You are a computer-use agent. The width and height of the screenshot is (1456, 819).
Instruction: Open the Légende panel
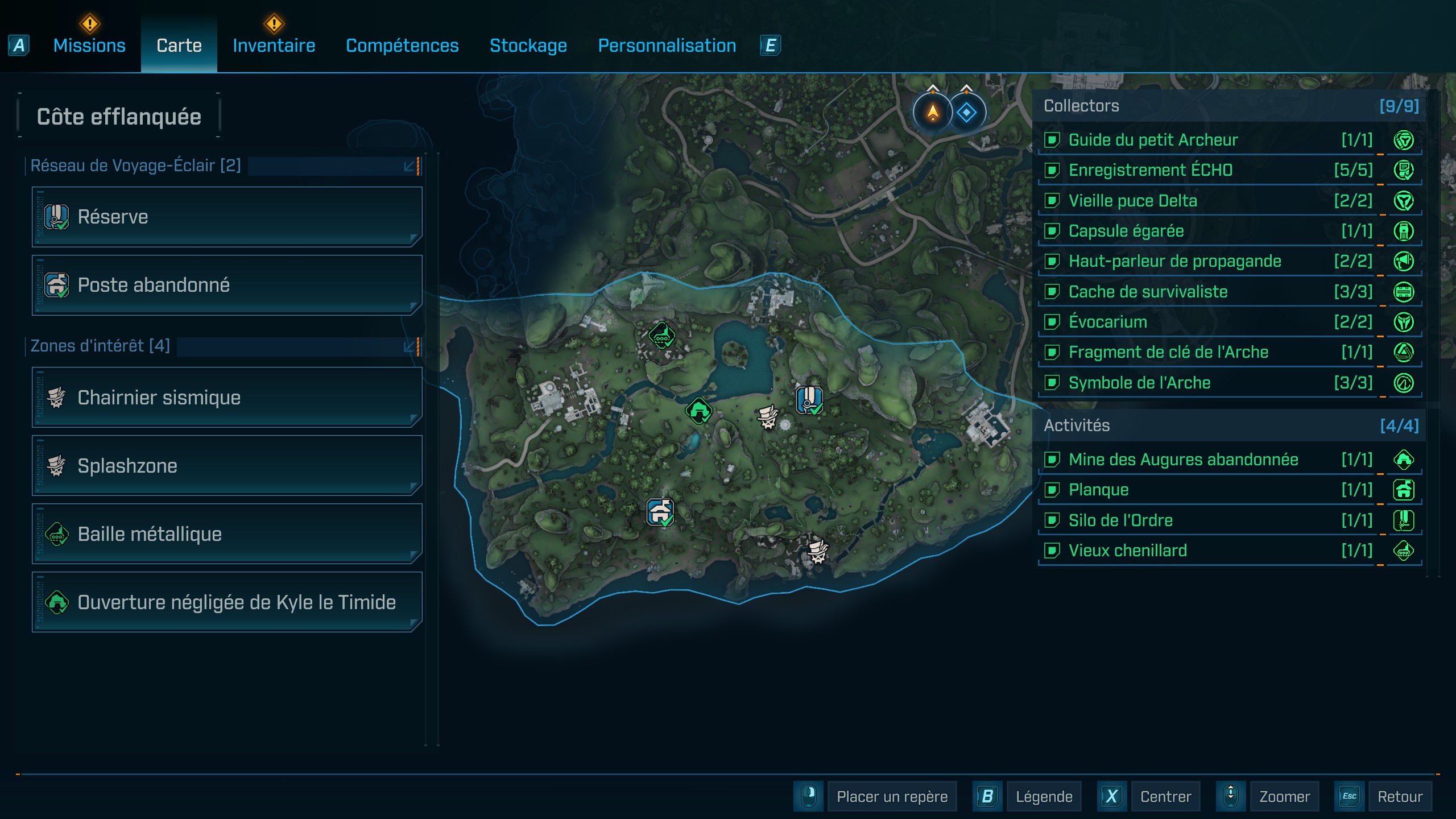click(1044, 796)
